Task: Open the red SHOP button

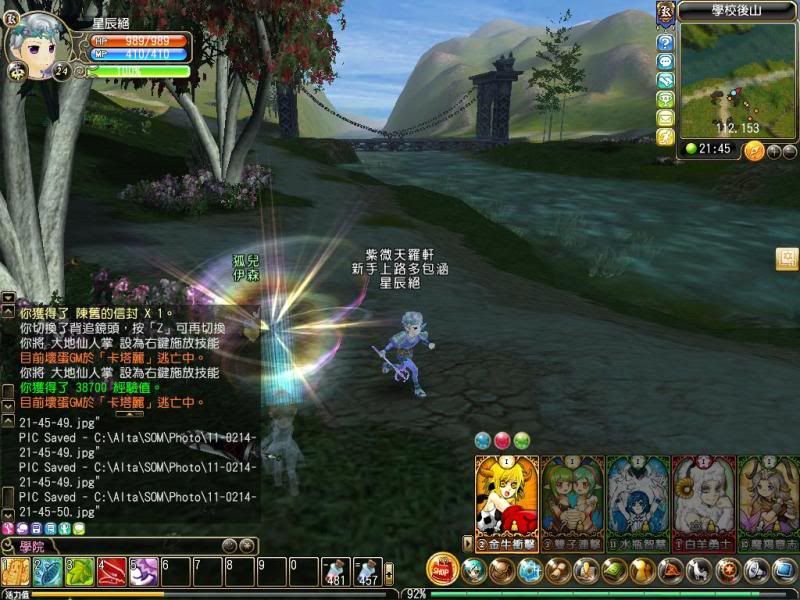Action: (442, 569)
